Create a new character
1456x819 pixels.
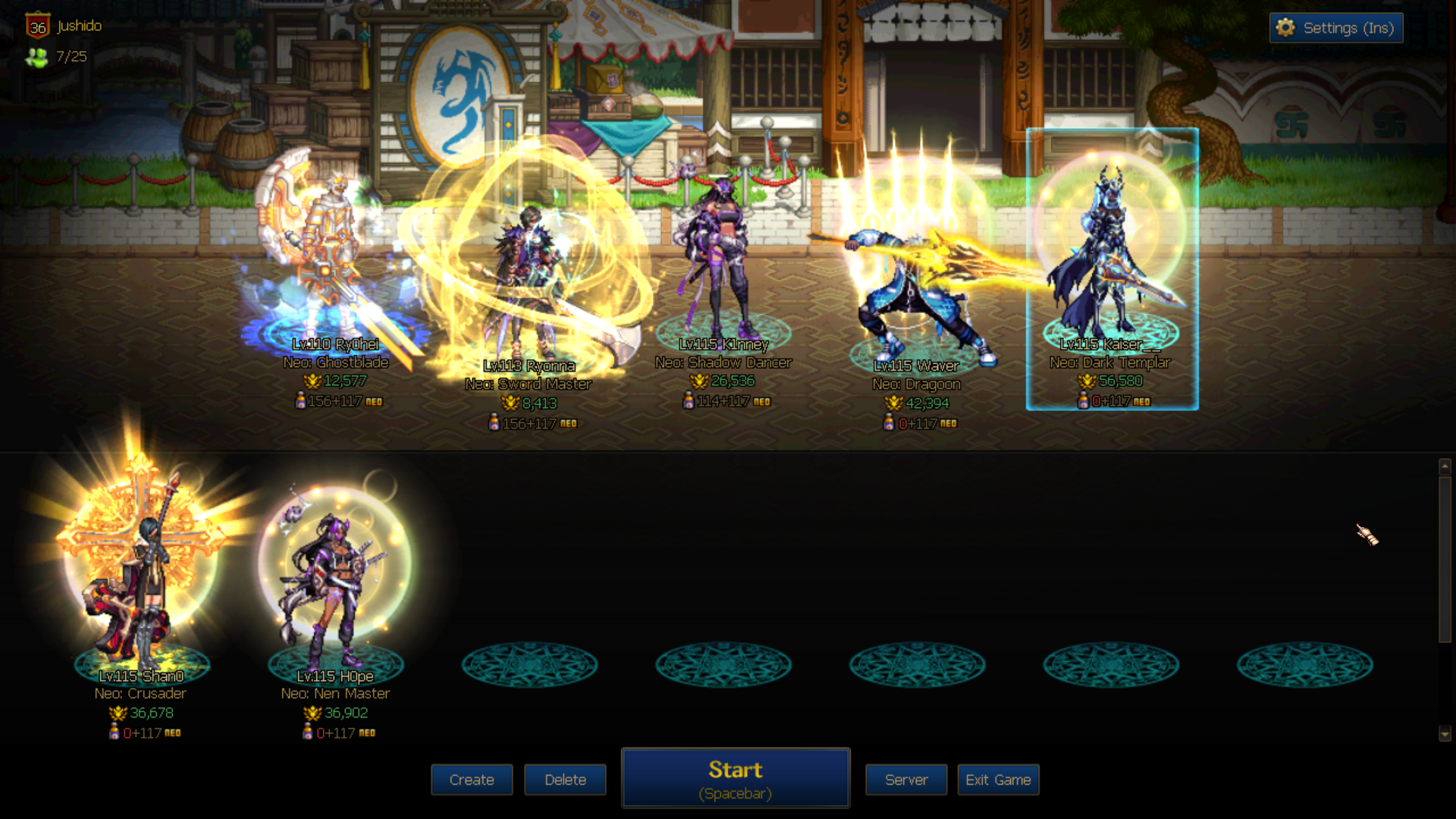472,780
